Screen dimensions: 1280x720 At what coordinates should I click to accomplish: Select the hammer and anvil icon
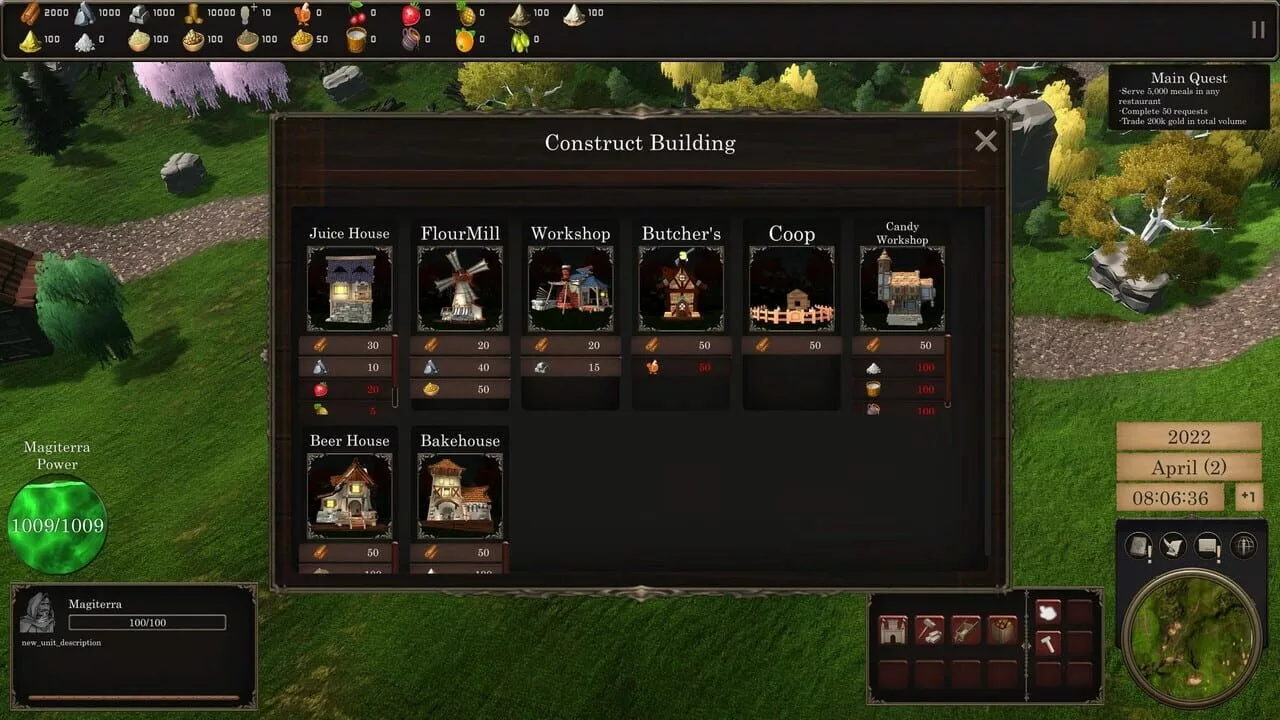[930, 630]
